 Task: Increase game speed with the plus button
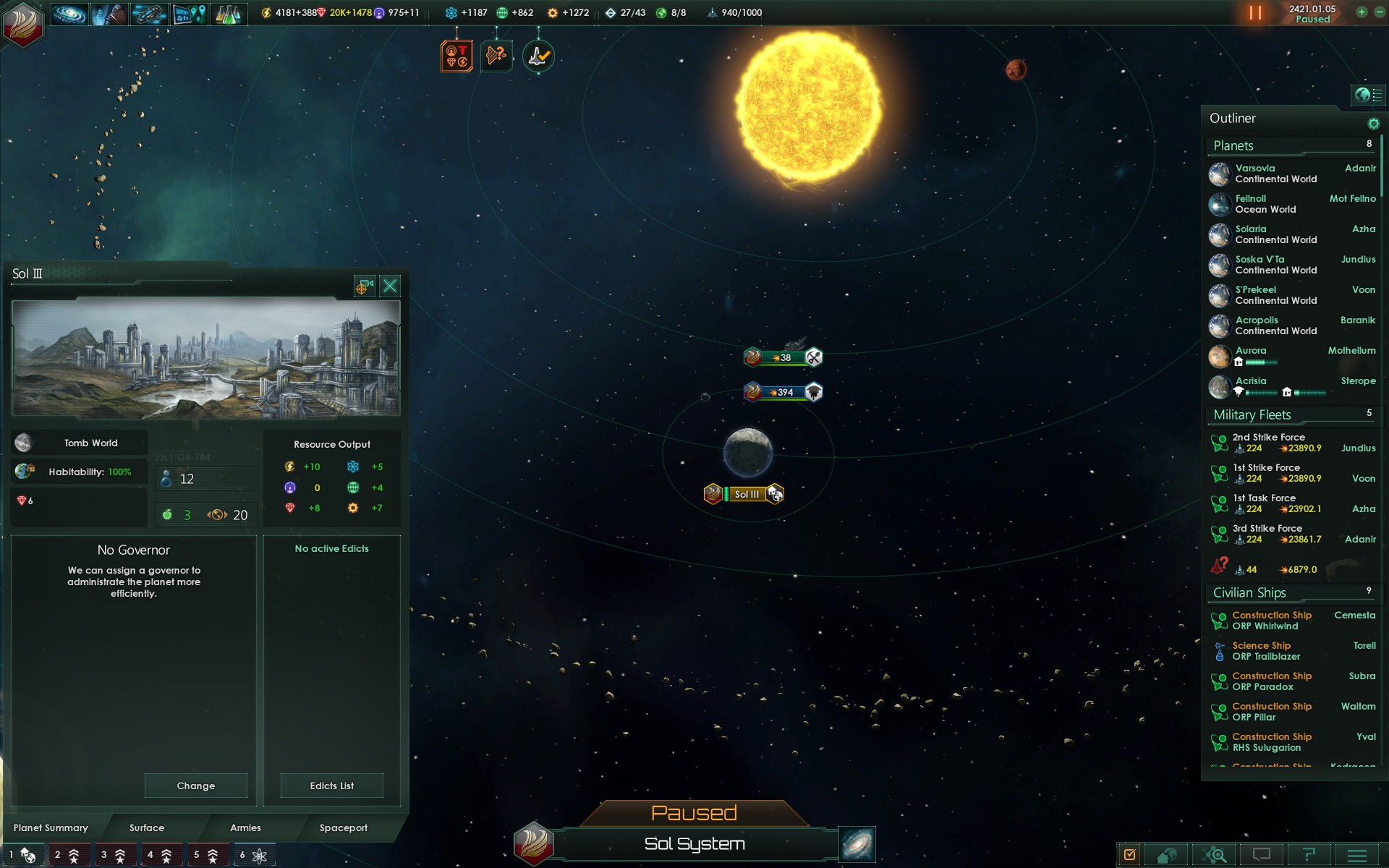point(1362,12)
